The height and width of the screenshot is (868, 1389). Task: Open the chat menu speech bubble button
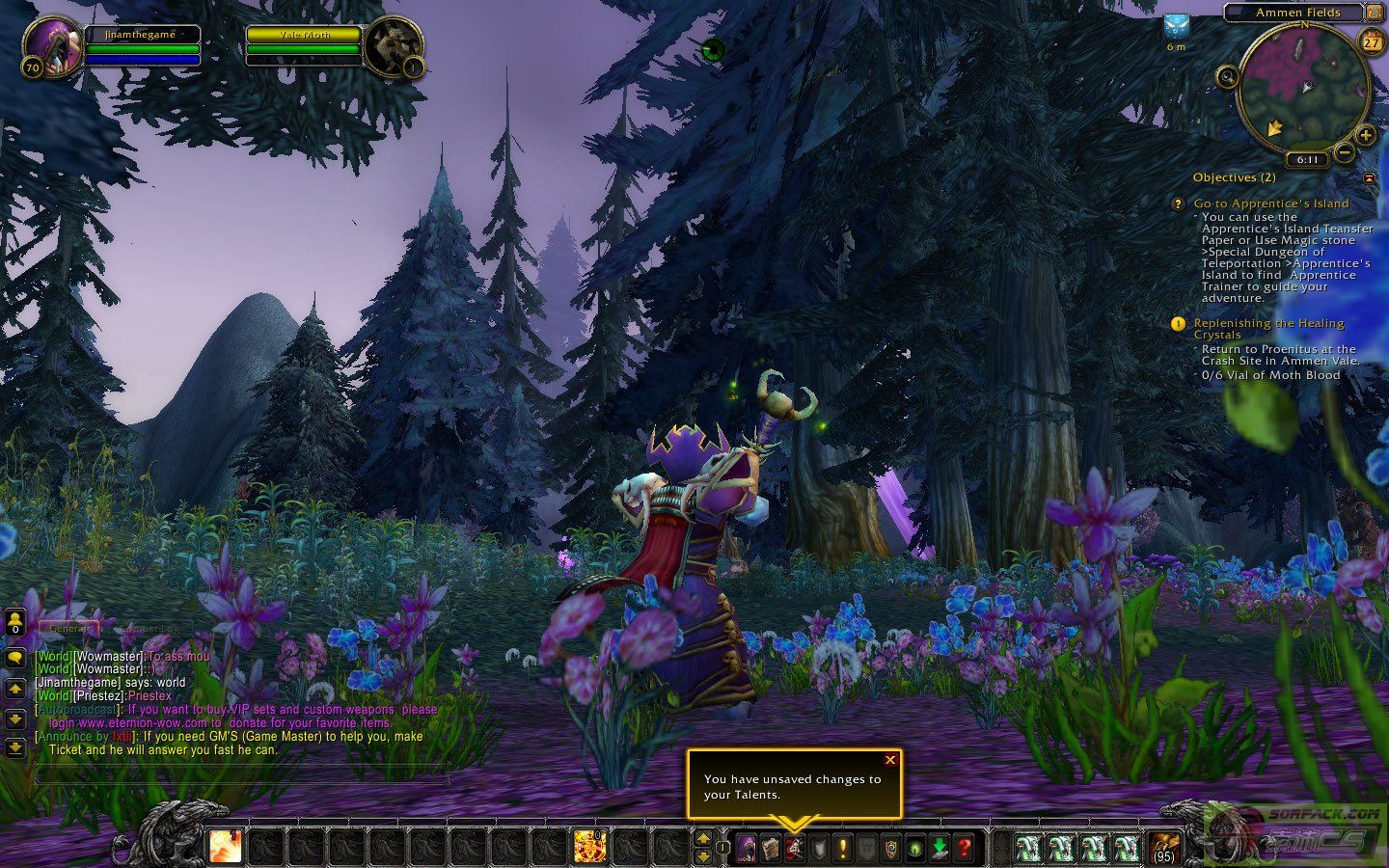[15, 658]
